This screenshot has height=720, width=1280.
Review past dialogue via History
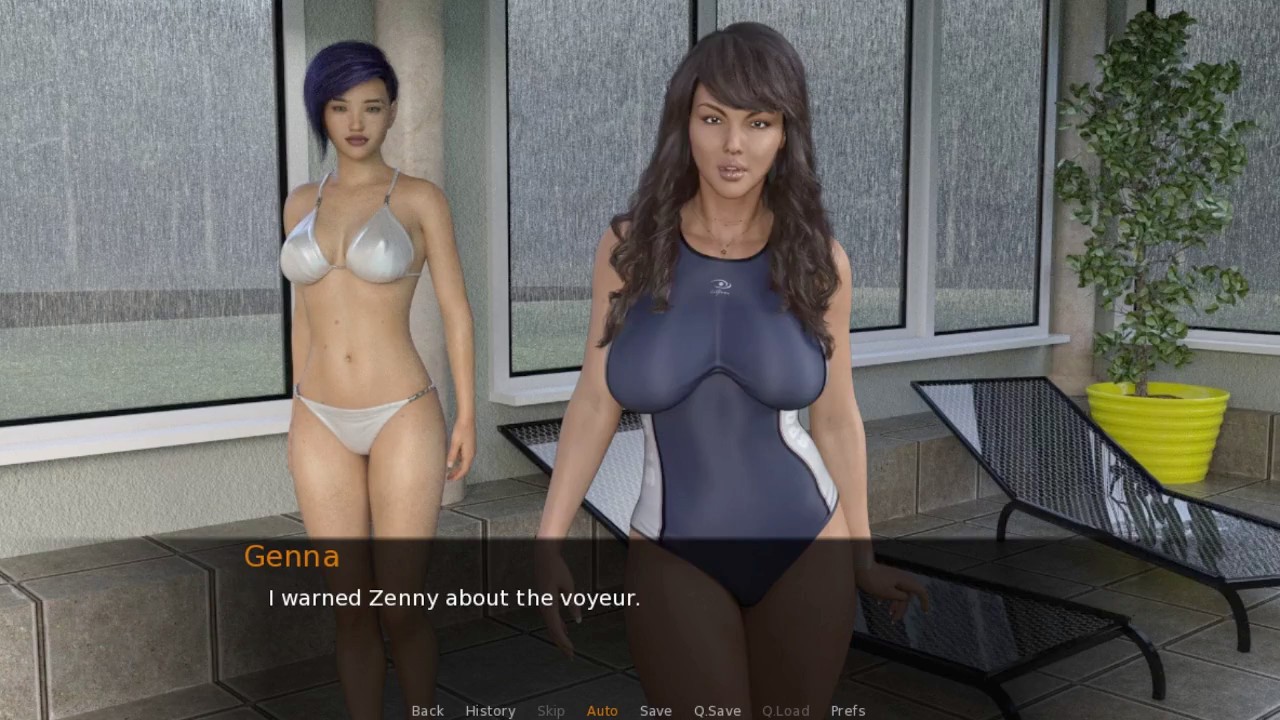(x=490, y=710)
